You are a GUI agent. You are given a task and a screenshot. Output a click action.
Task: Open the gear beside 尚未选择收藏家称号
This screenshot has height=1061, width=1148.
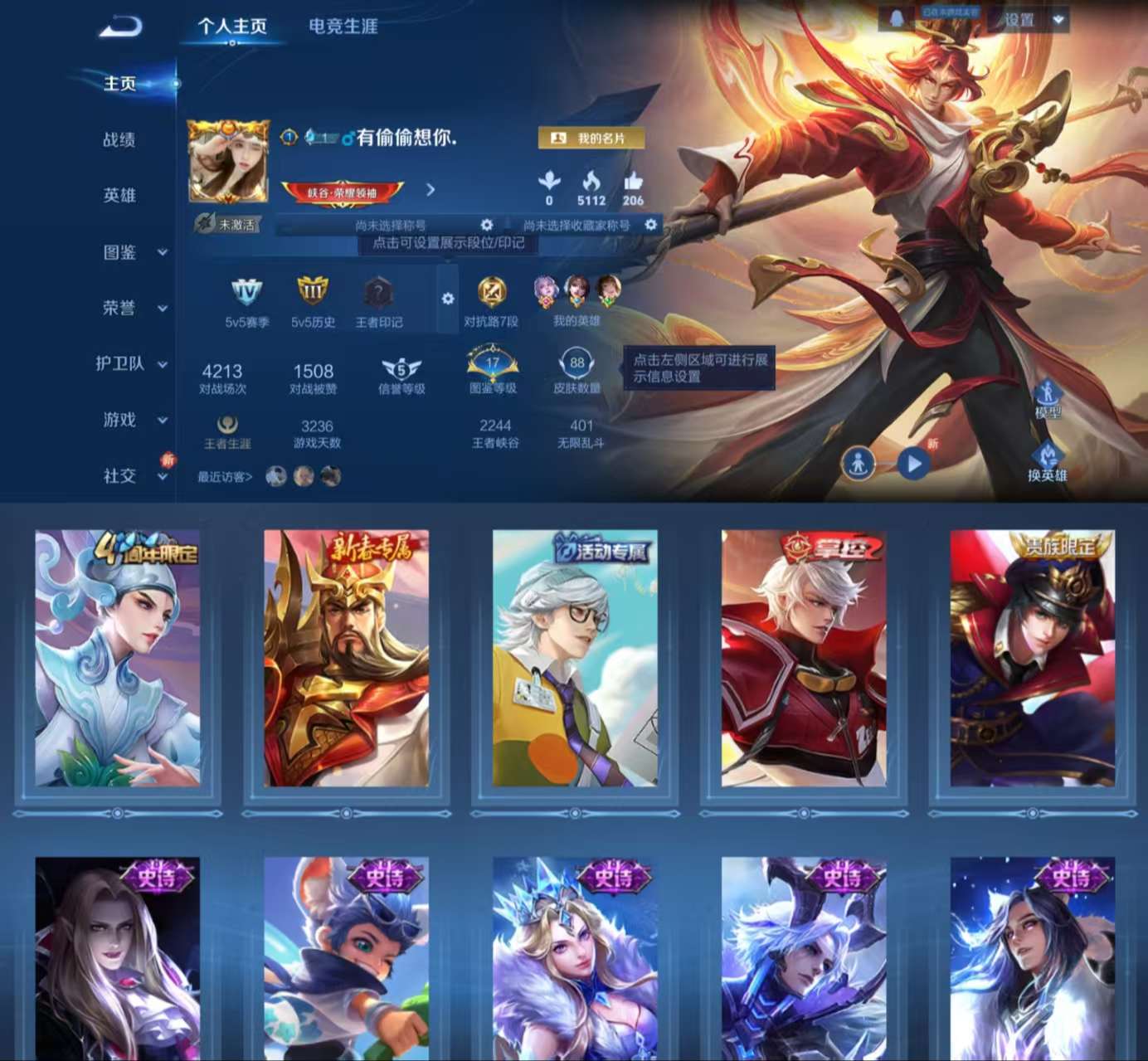(x=651, y=225)
